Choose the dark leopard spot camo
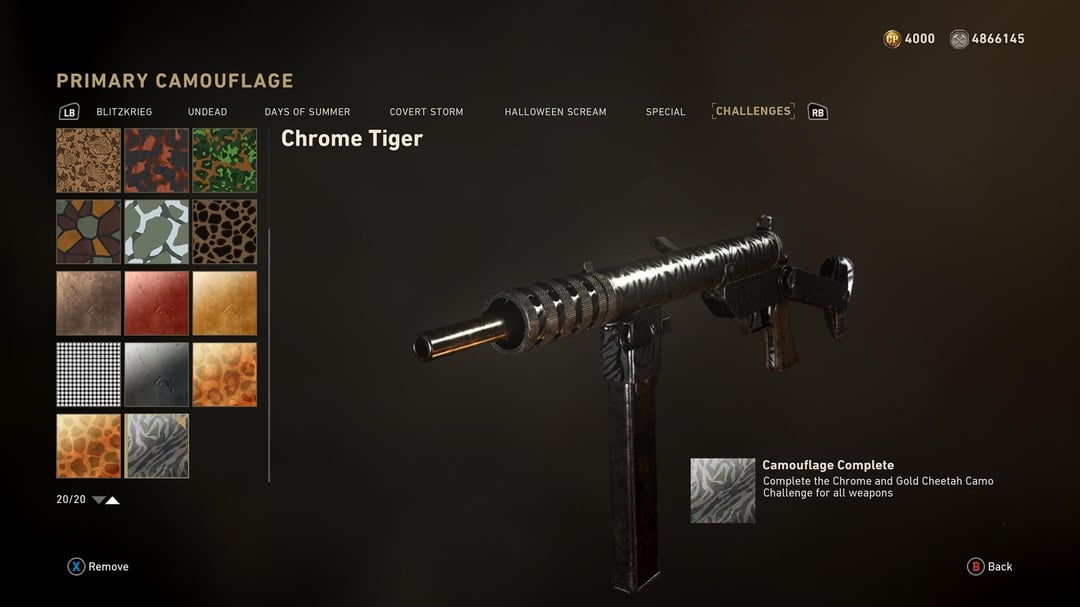 [x=224, y=231]
